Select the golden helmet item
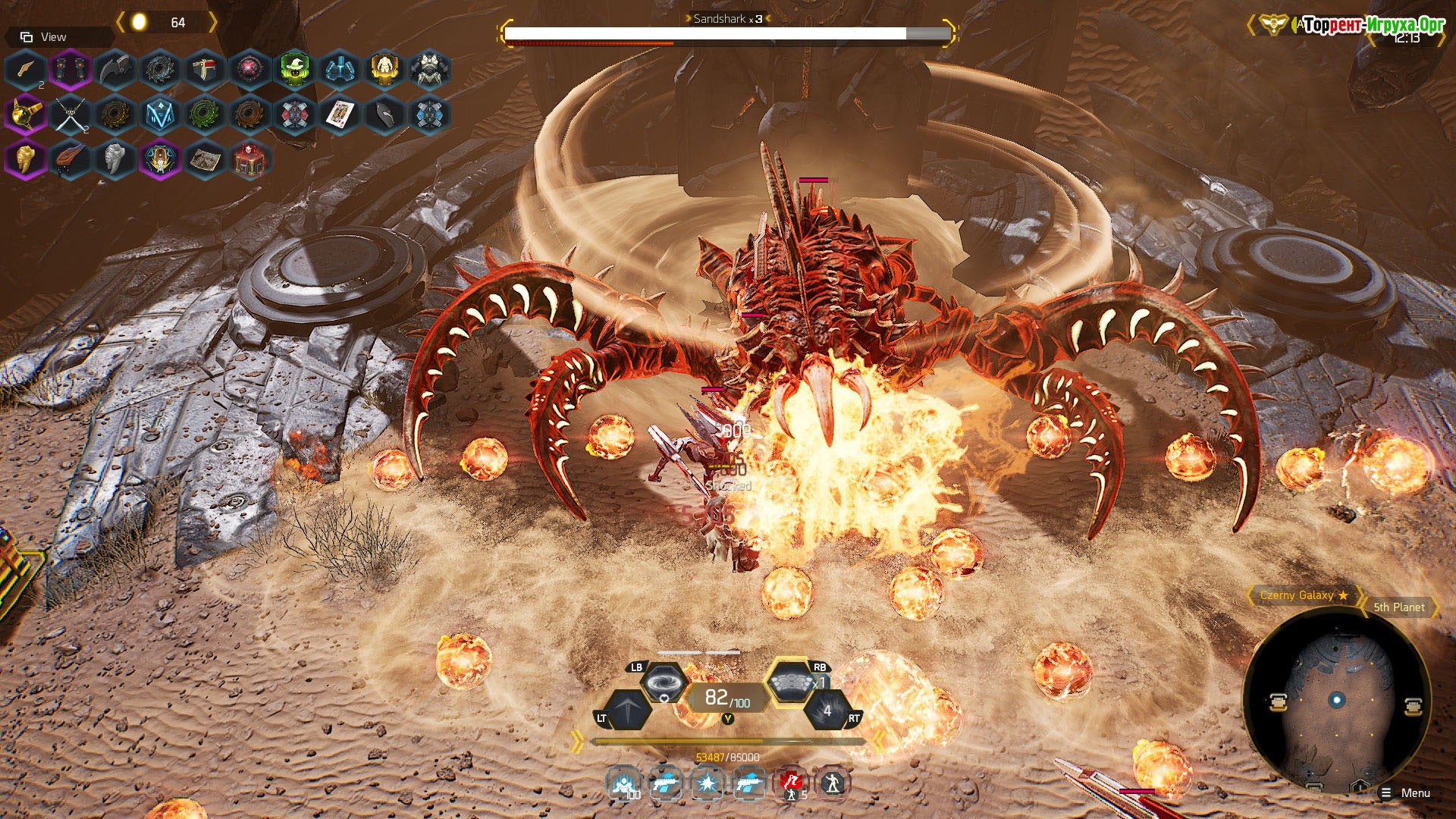The width and height of the screenshot is (1456, 819). (25, 115)
